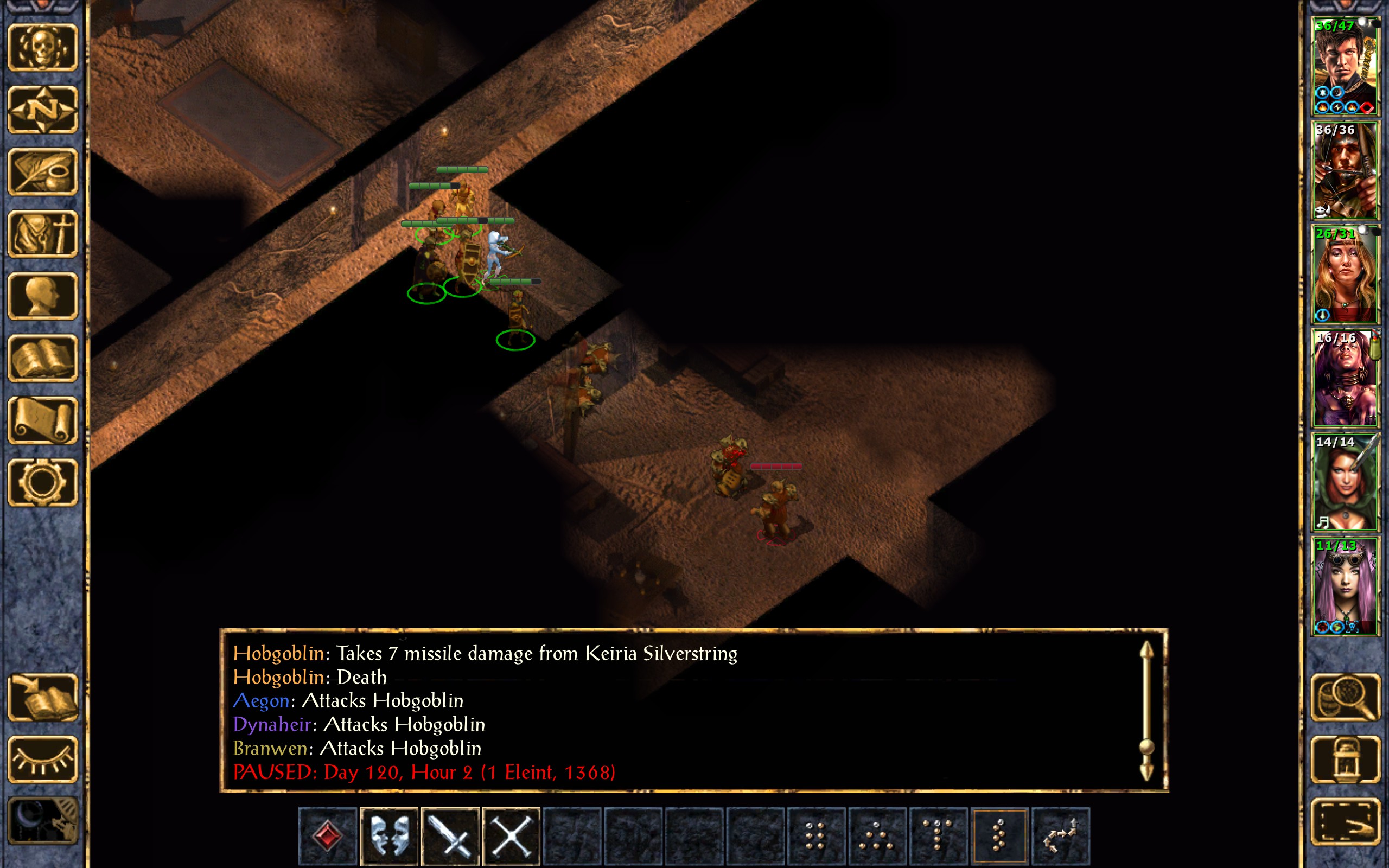Choose the pink-haired portrait with 11/13
This screenshot has height=868, width=1389.
click(1345, 585)
